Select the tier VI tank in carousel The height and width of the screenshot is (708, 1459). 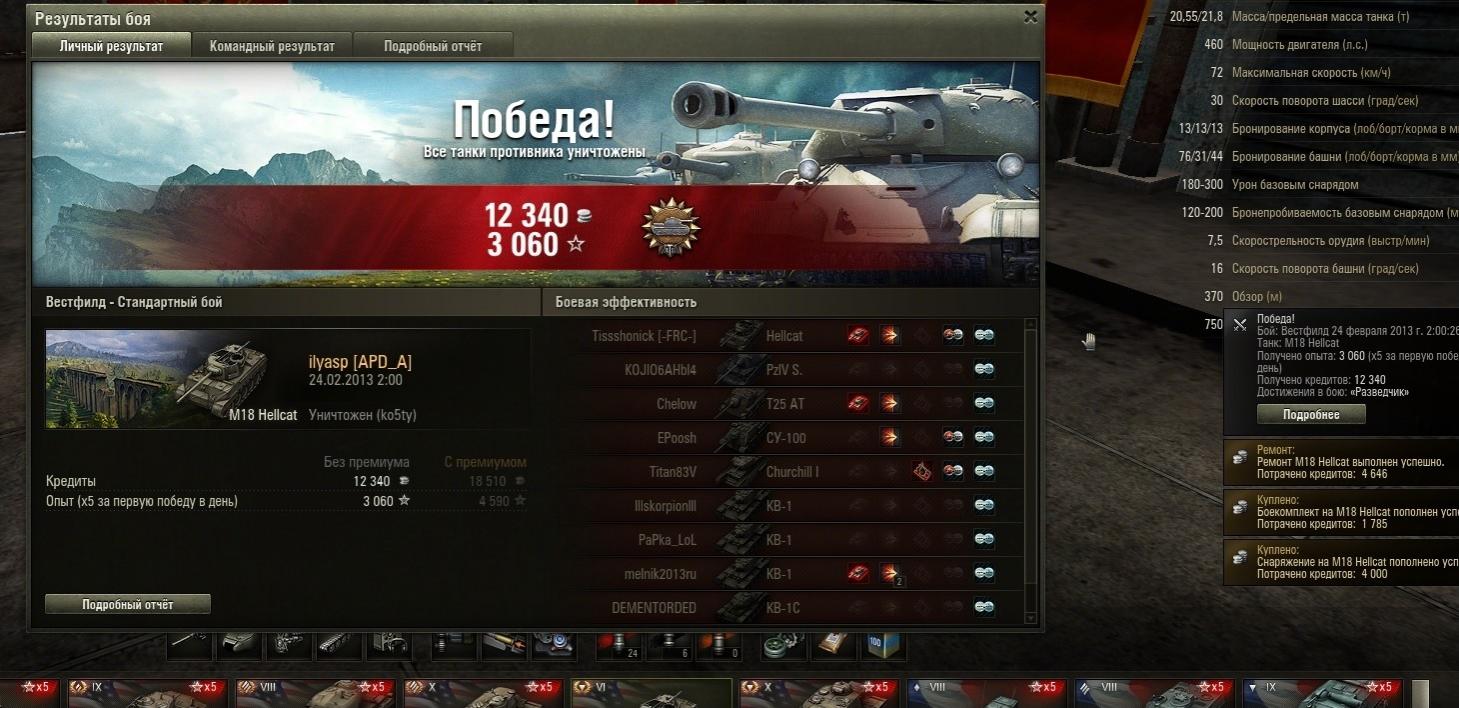coord(652,693)
